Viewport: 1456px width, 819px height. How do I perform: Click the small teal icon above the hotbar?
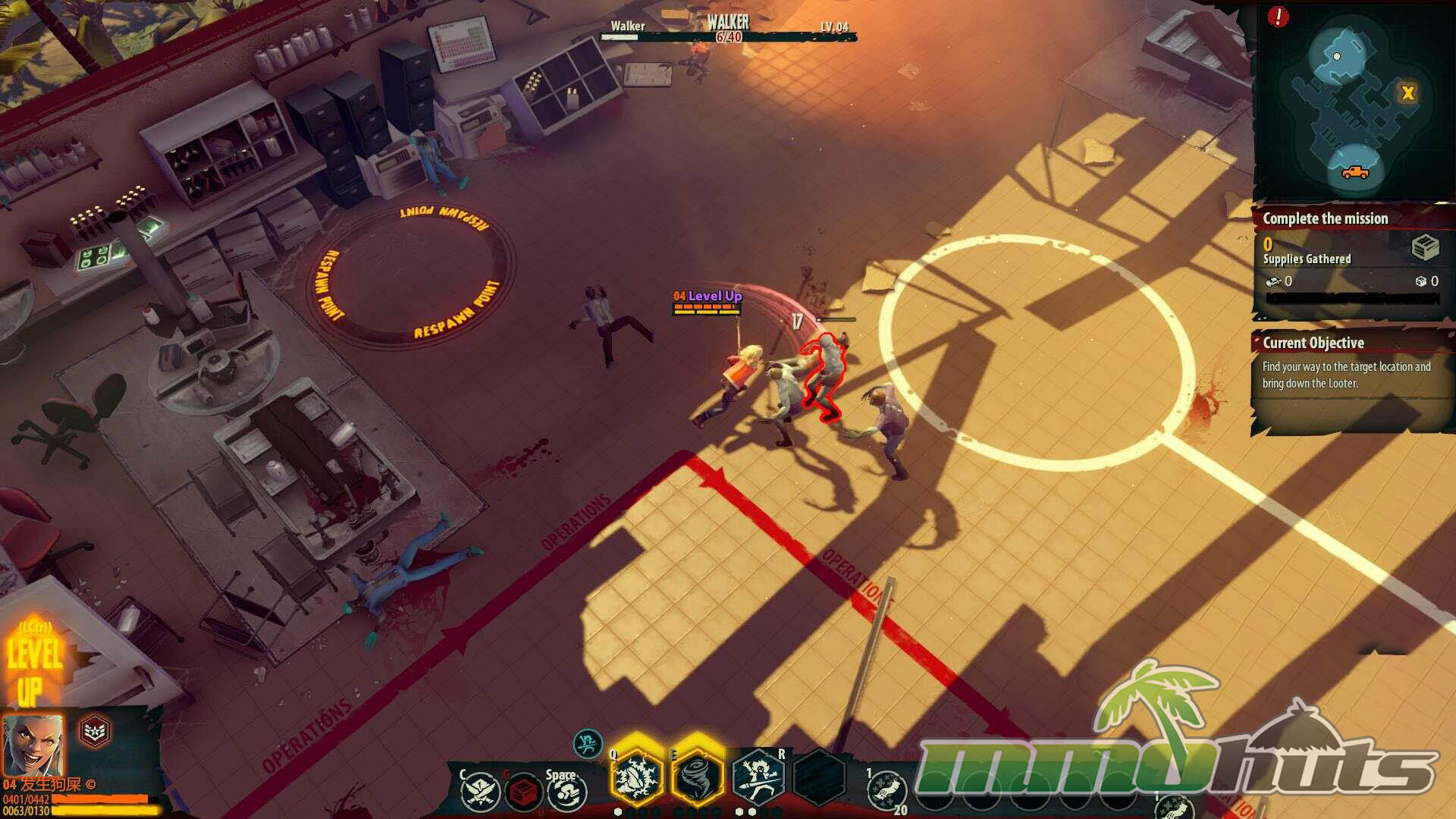(588, 744)
